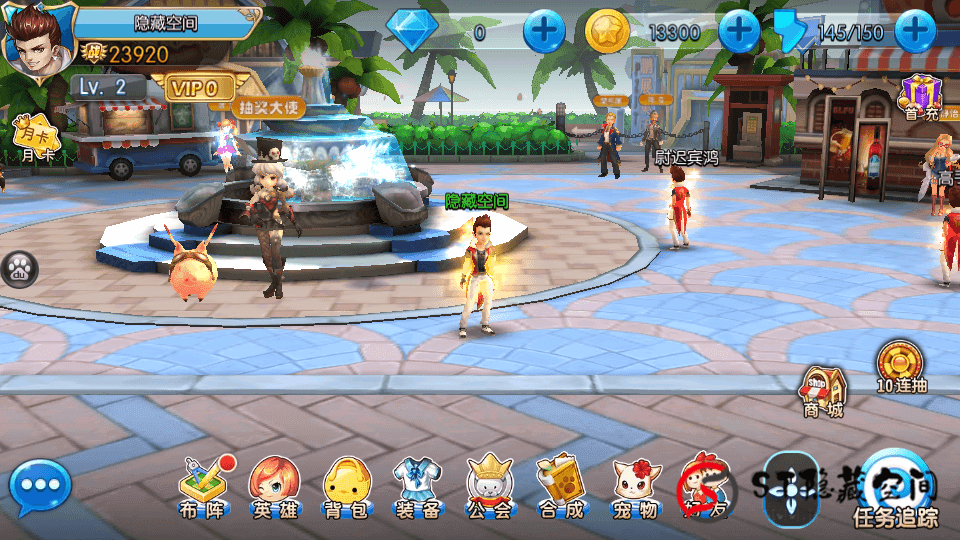Image resolution: width=960 pixels, height=540 pixels.
Task: Click the paw print side button
Action: [x=18, y=268]
